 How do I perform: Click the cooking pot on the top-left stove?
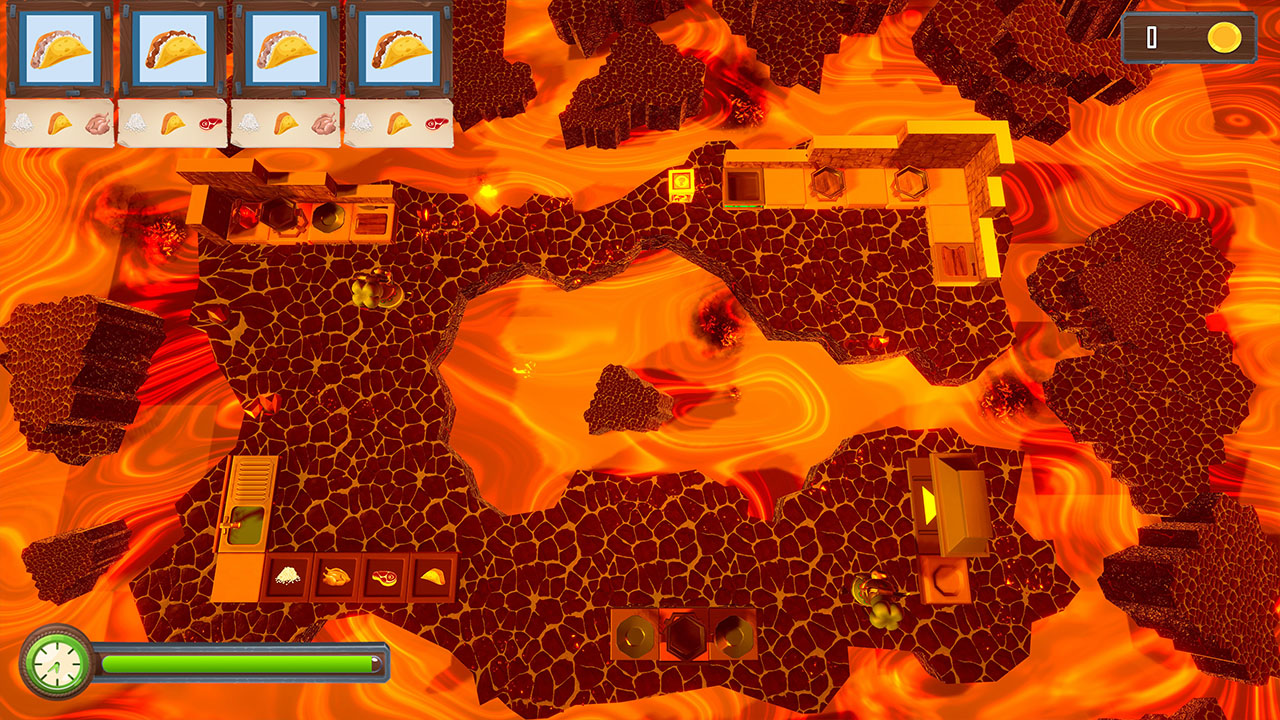pos(280,215)
